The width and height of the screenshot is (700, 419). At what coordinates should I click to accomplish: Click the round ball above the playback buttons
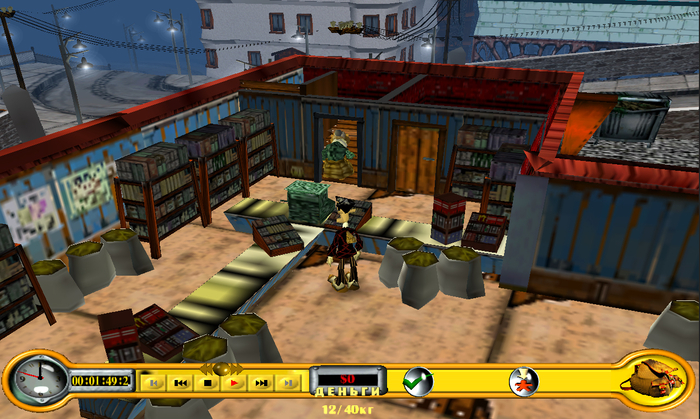tap(222, 369)
